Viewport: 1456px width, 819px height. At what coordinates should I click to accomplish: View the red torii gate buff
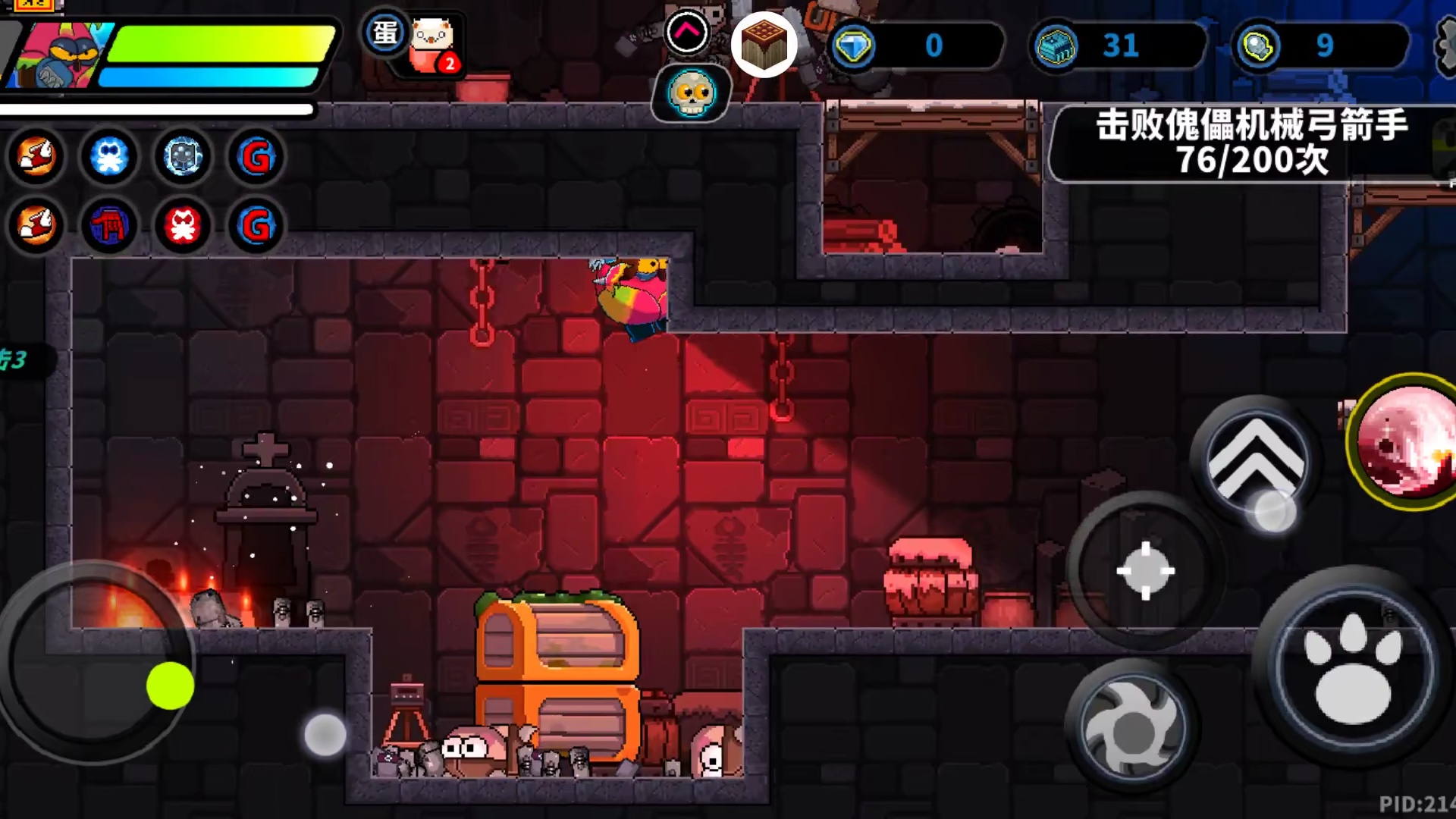pos(109,225)
